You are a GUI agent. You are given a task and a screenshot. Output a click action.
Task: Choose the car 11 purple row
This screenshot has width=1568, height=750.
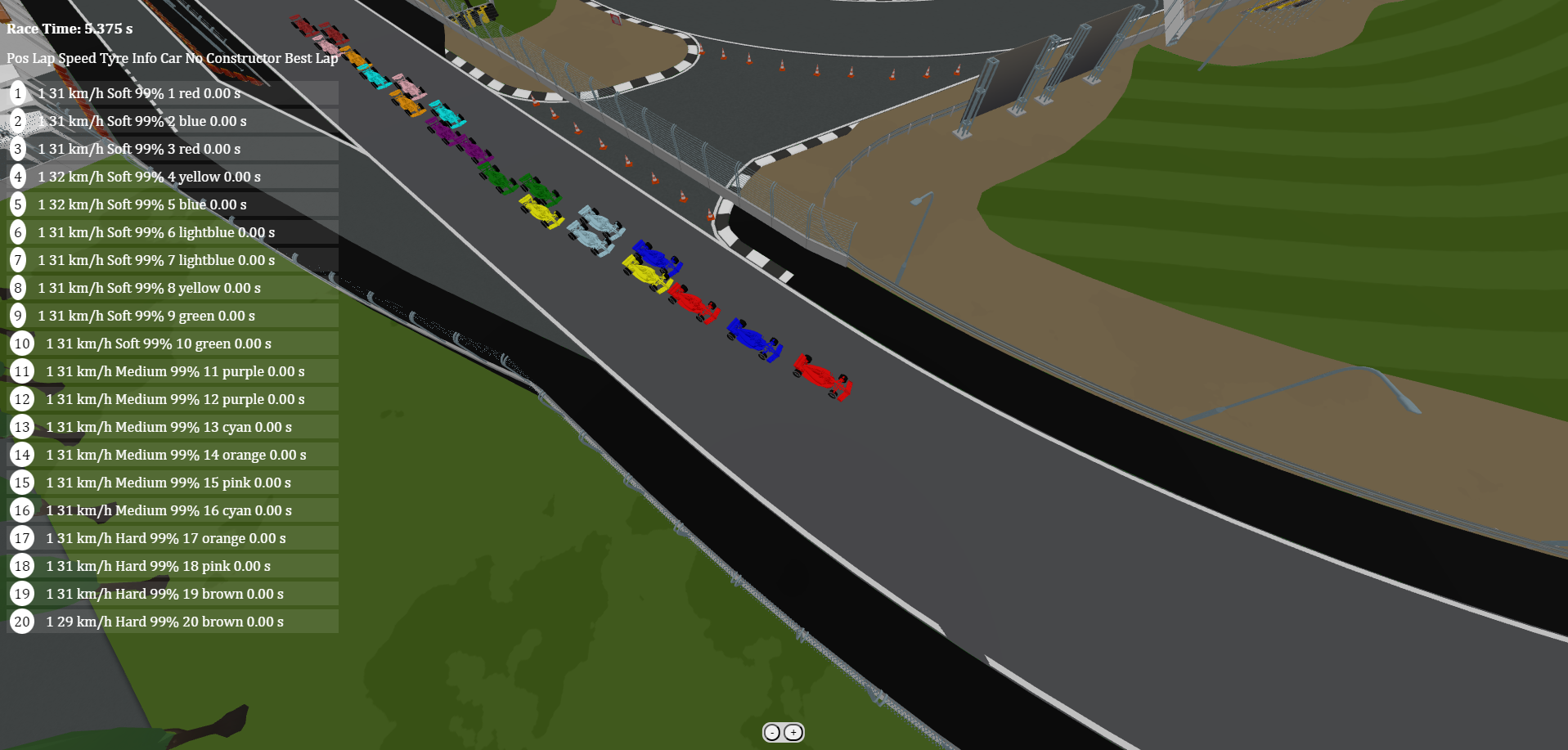173,371
